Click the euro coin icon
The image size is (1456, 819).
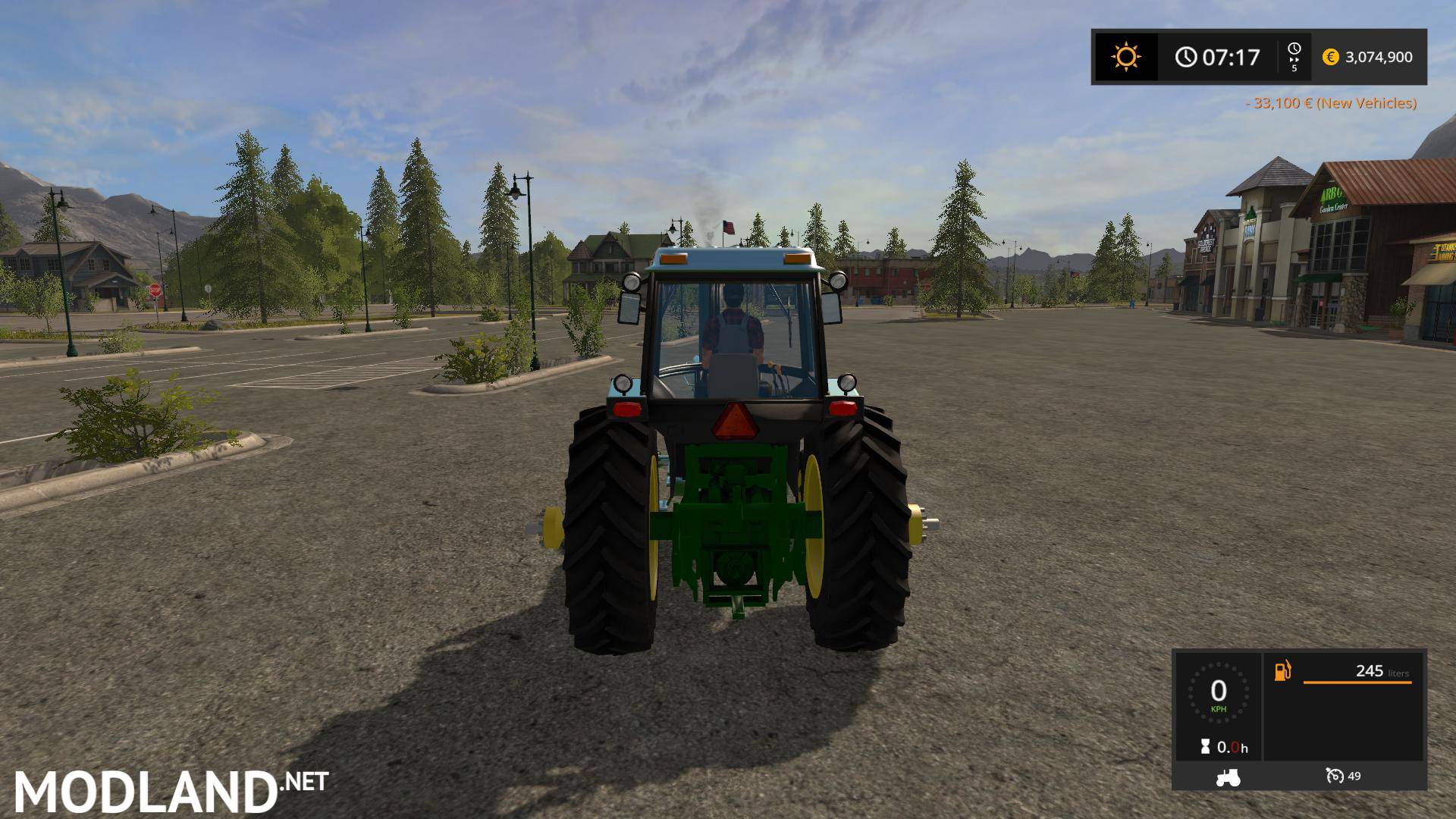click(x=1330, y=57)
